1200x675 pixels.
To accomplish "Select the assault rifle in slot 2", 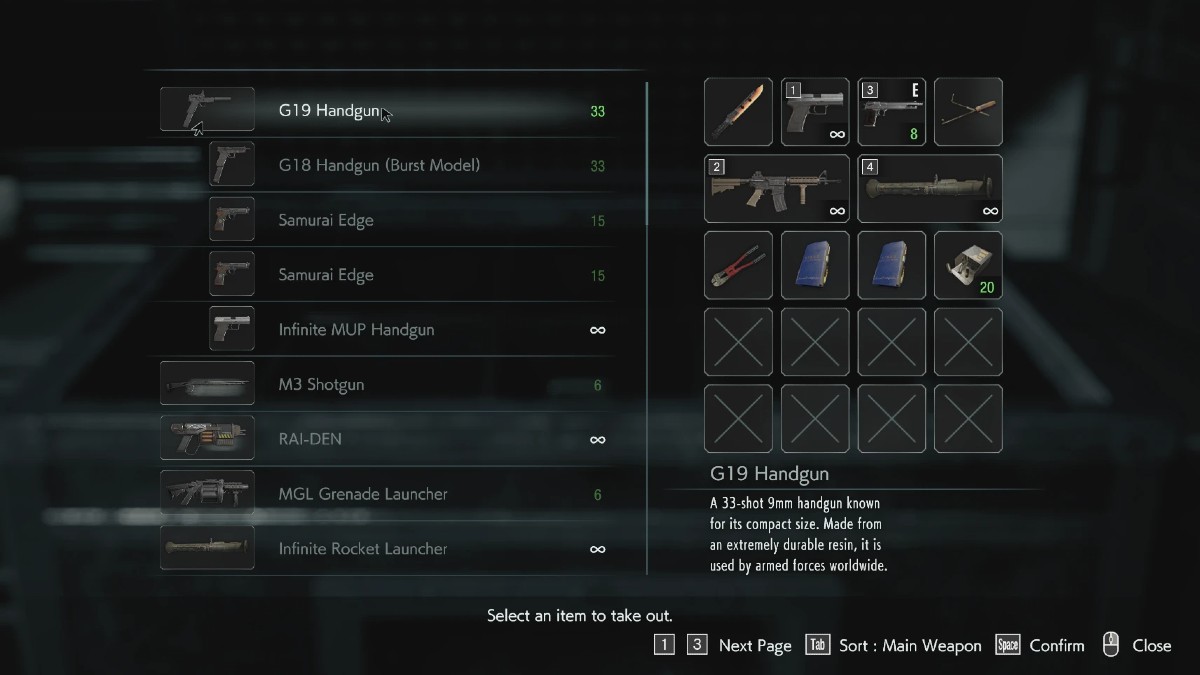I will click(777, 188).
